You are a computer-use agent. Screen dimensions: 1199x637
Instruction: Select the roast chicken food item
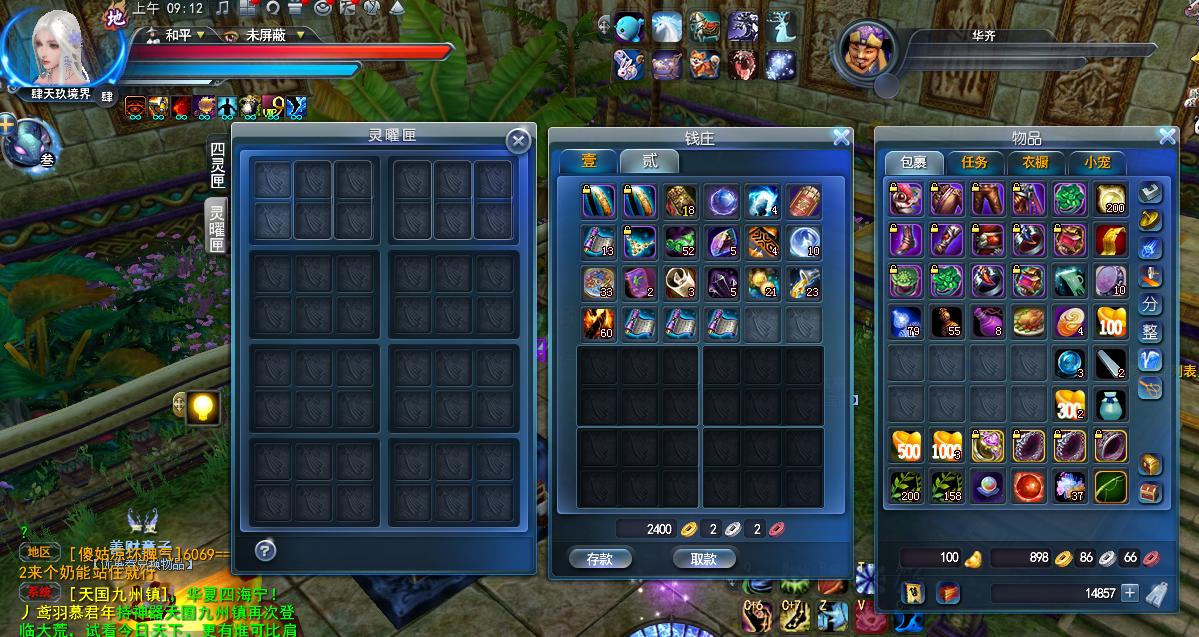(1029, 322)
